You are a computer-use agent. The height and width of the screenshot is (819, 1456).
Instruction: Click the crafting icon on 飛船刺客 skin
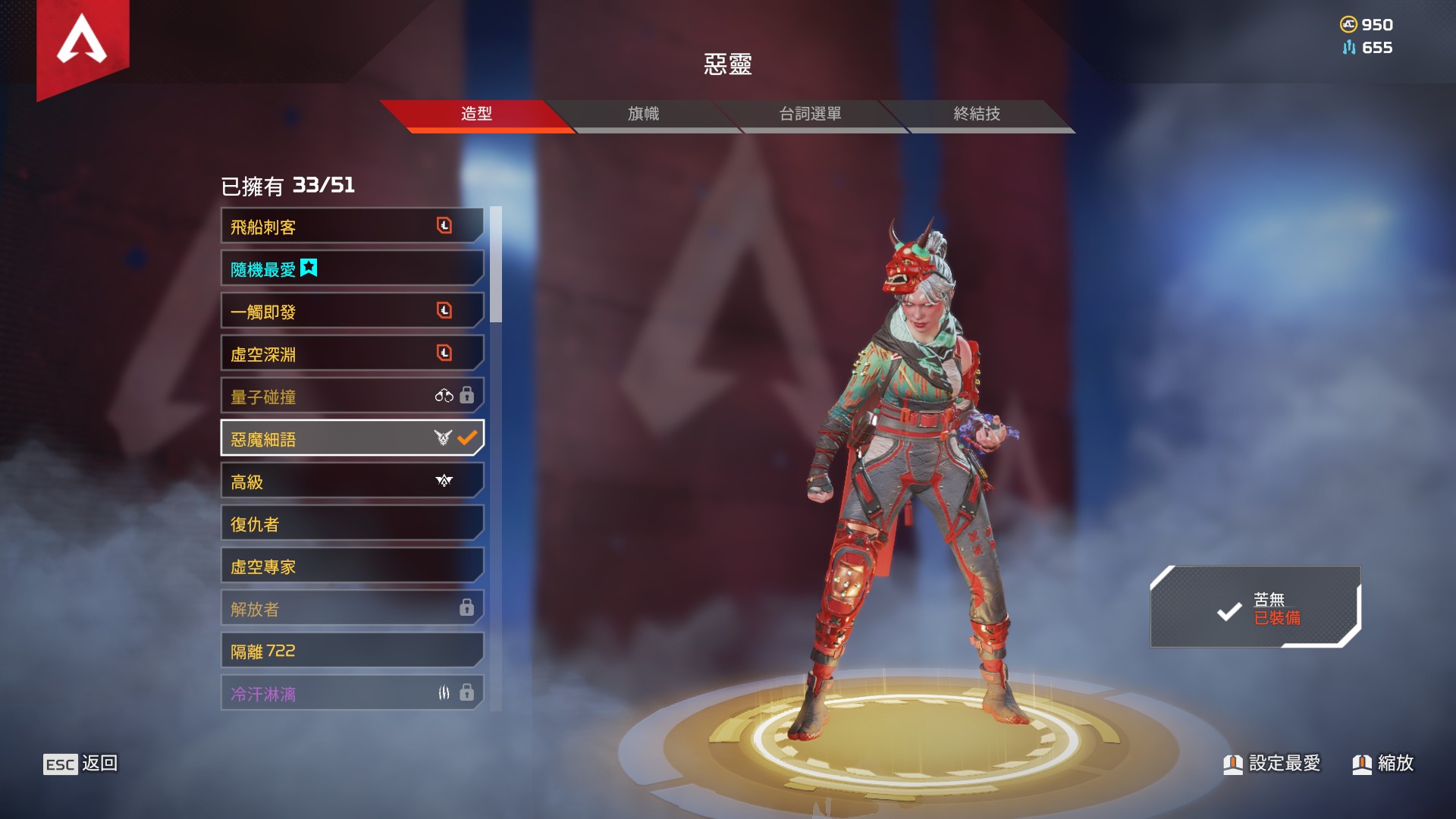444,224
